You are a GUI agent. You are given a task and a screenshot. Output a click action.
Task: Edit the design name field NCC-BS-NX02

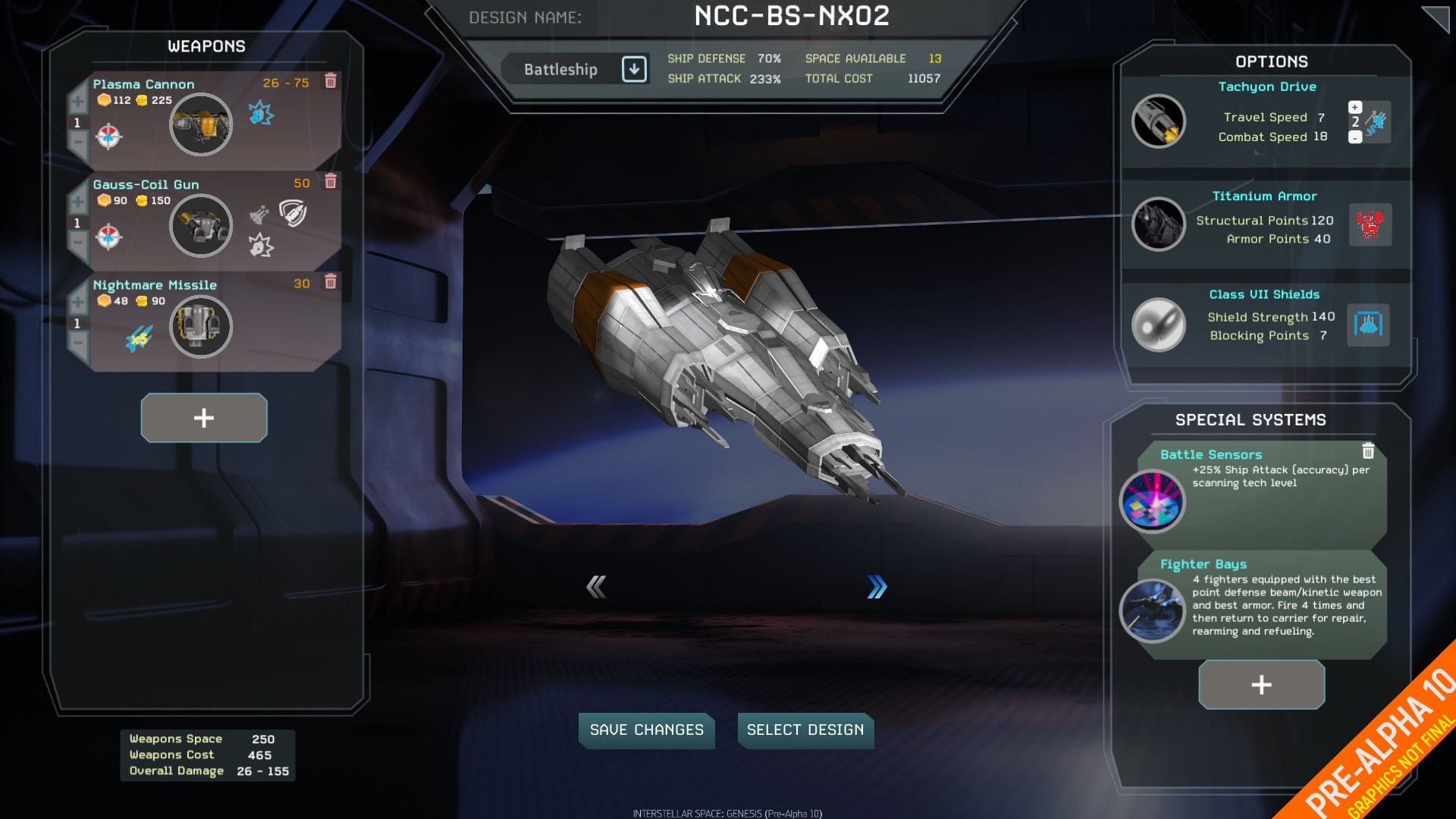tap(792, 16)
